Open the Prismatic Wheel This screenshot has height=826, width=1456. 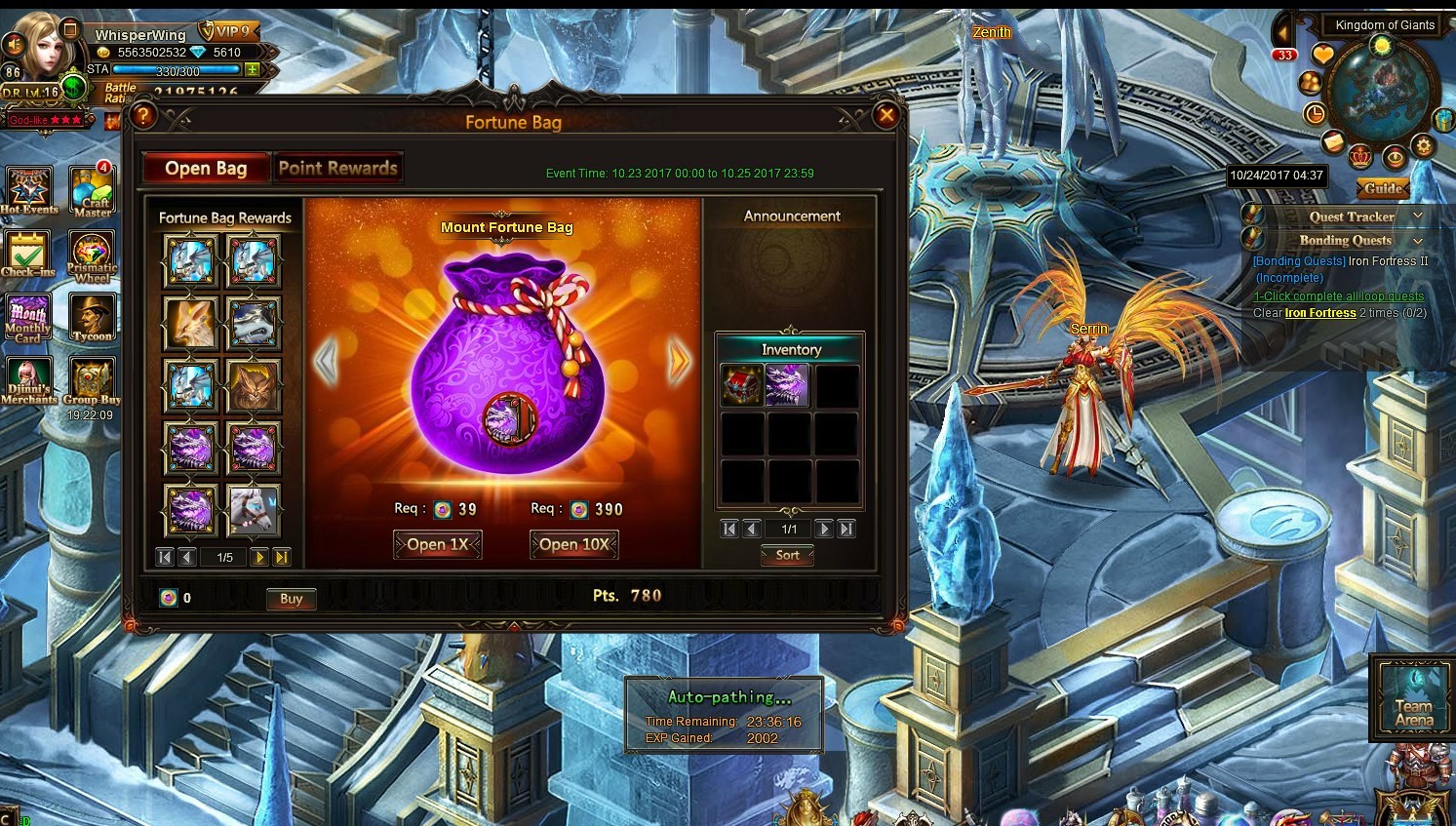92,256
